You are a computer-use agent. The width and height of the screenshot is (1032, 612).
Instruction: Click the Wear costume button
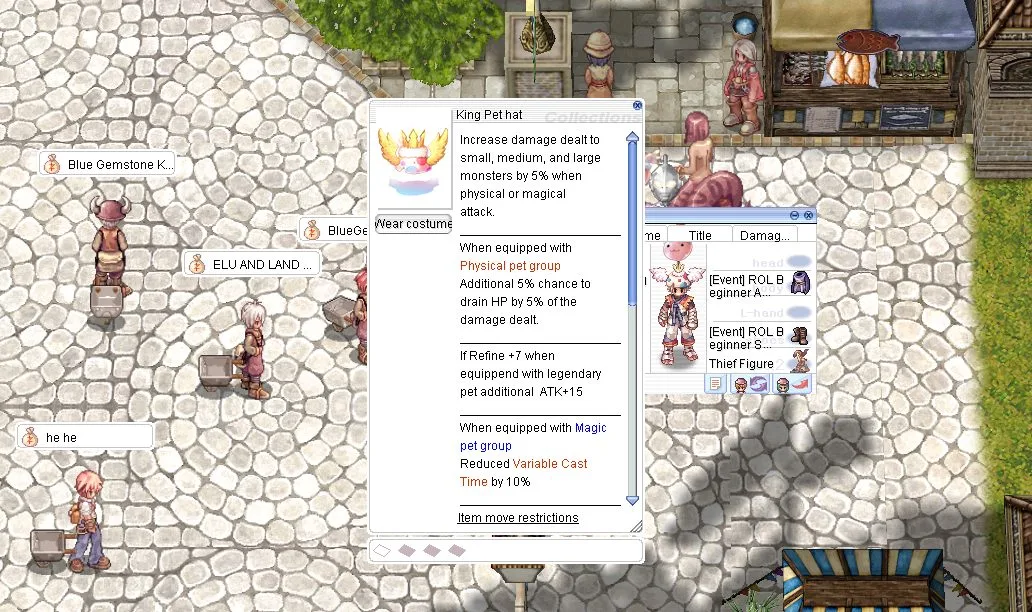(x=413, y=223)
